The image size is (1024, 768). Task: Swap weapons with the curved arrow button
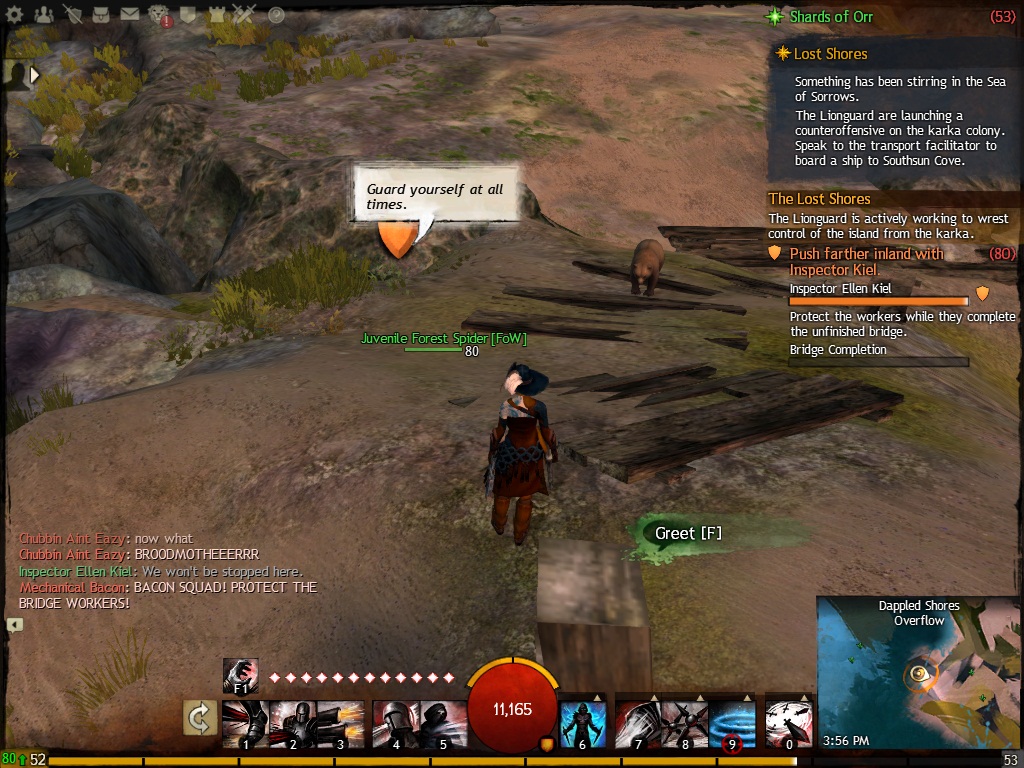pos(200,717)
